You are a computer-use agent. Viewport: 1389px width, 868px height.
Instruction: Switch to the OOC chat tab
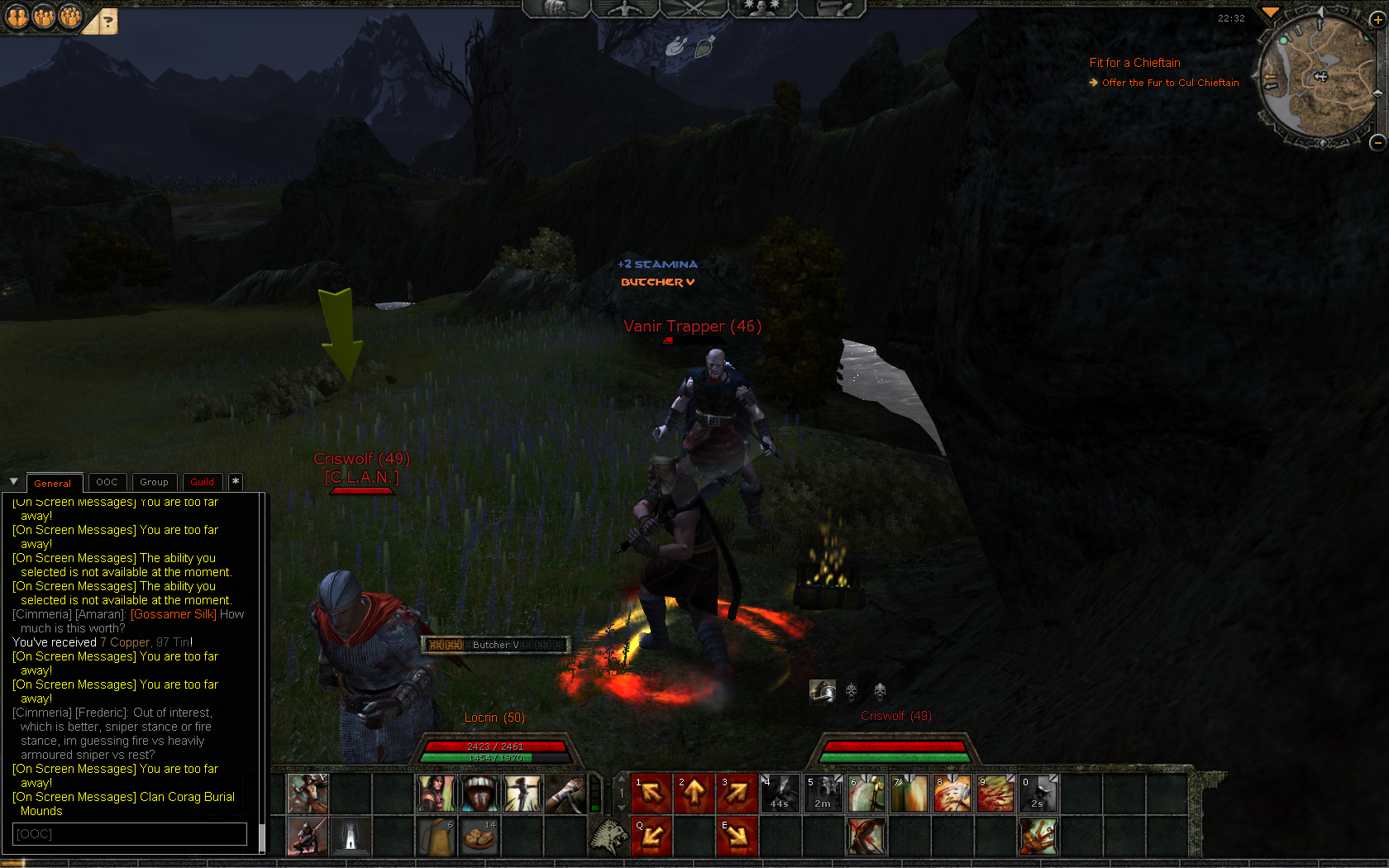107,482
